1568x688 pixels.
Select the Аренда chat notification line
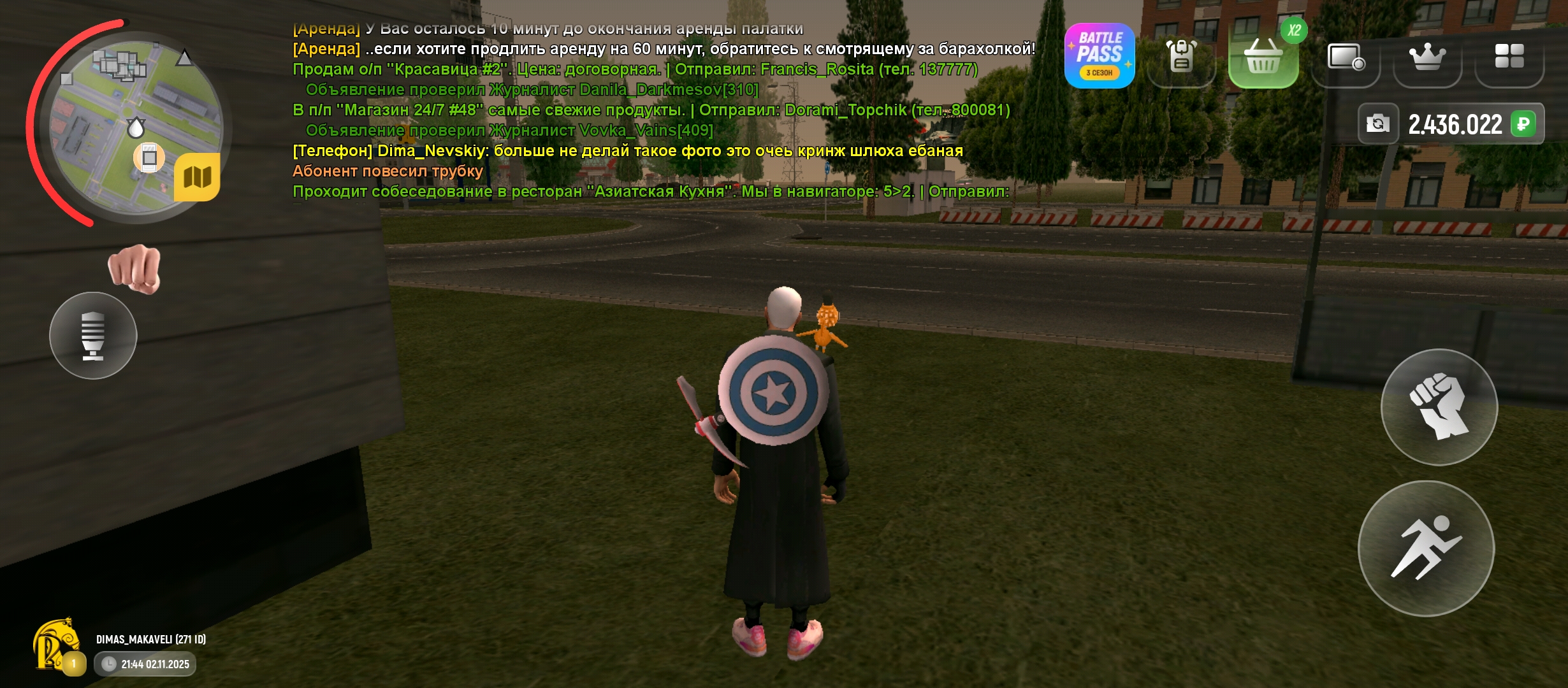tap(548, 27)
